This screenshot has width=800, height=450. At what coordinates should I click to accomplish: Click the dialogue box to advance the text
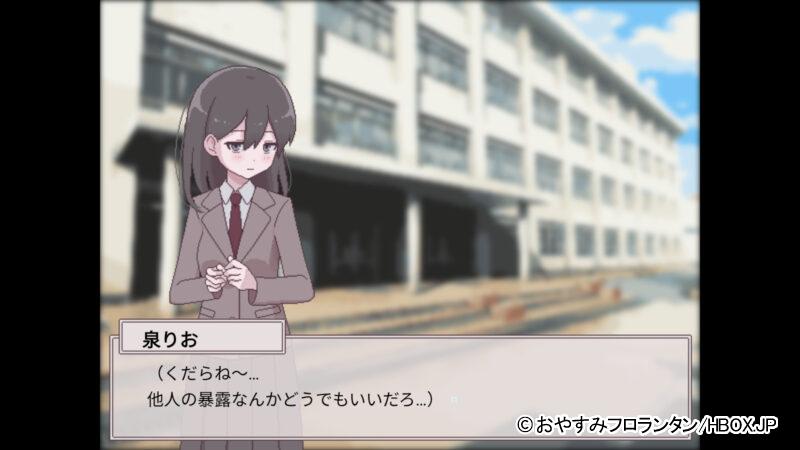click(400, 388)
